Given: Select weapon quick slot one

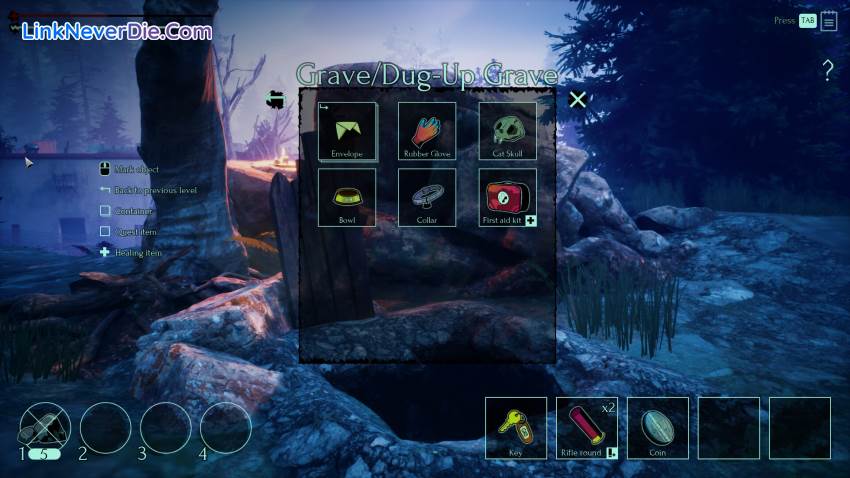Looking at the screenshot, I should point(45,428).
